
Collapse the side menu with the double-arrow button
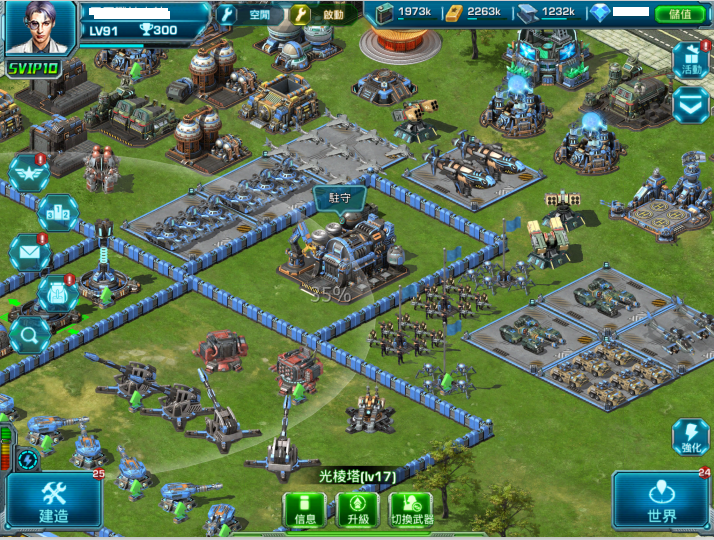691,104
